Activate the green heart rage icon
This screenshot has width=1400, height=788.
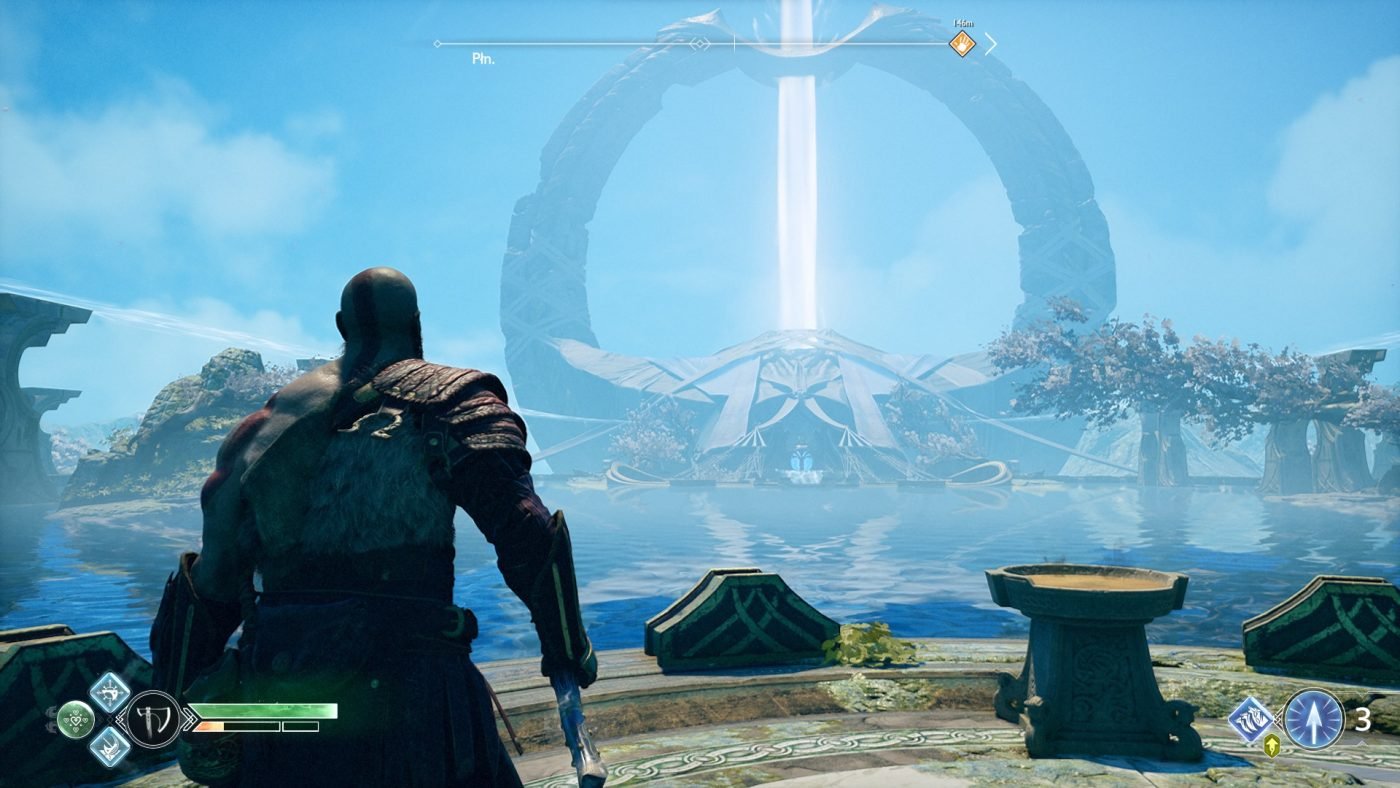click(75, 718)
